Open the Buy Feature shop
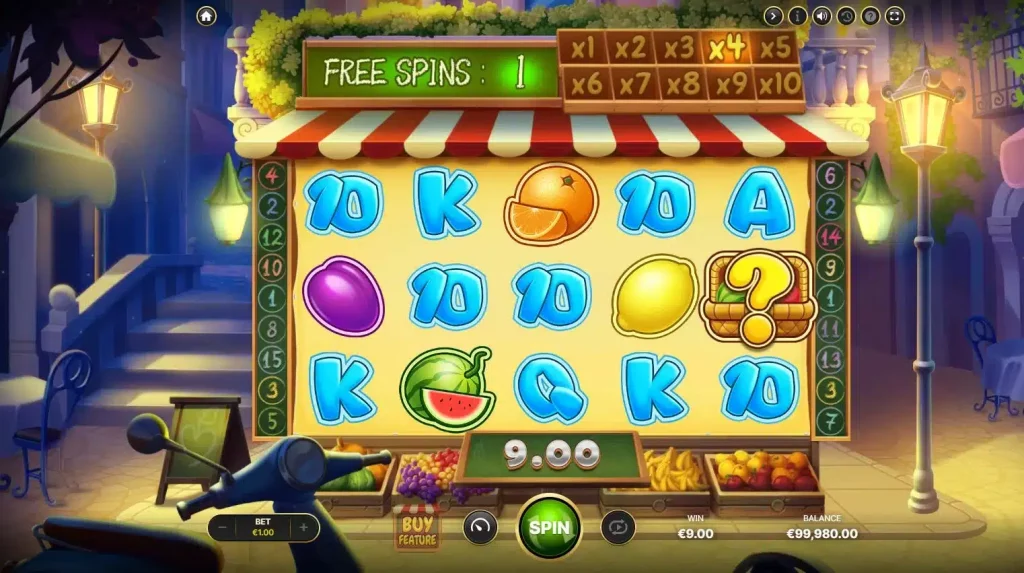 coord(416,529)
